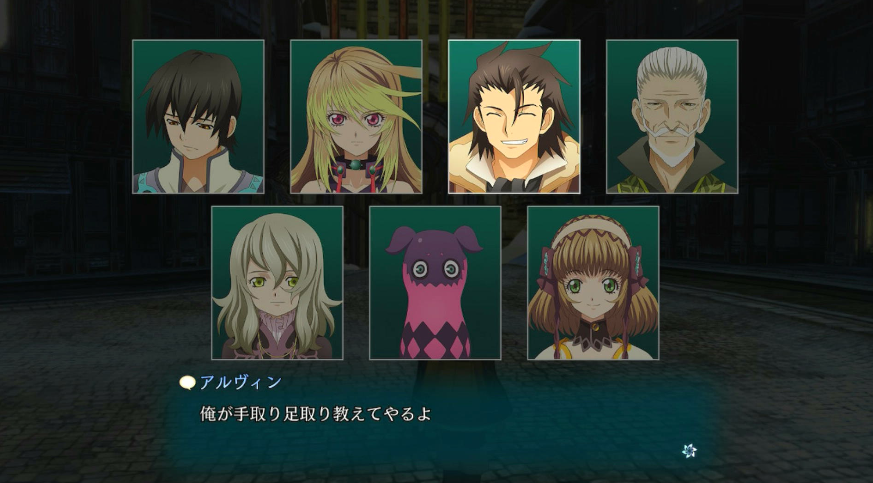Select the girl with the headband portrait
This screenshot has width=873, height=483.
click(x=593, y=283)
